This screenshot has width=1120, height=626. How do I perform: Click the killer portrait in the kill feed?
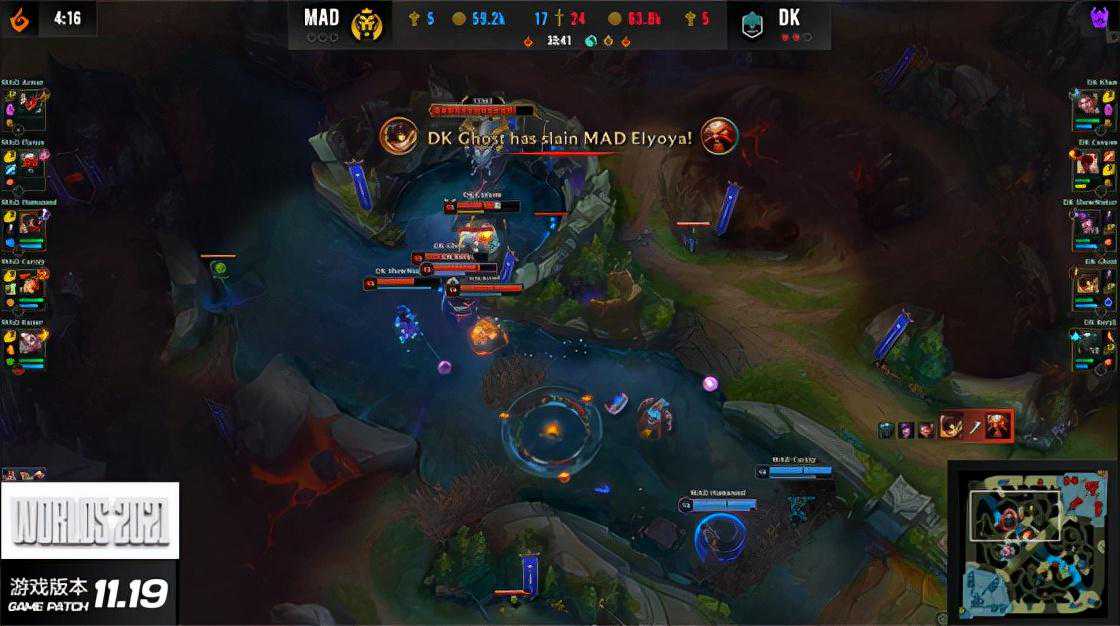[x=399, y=136]
